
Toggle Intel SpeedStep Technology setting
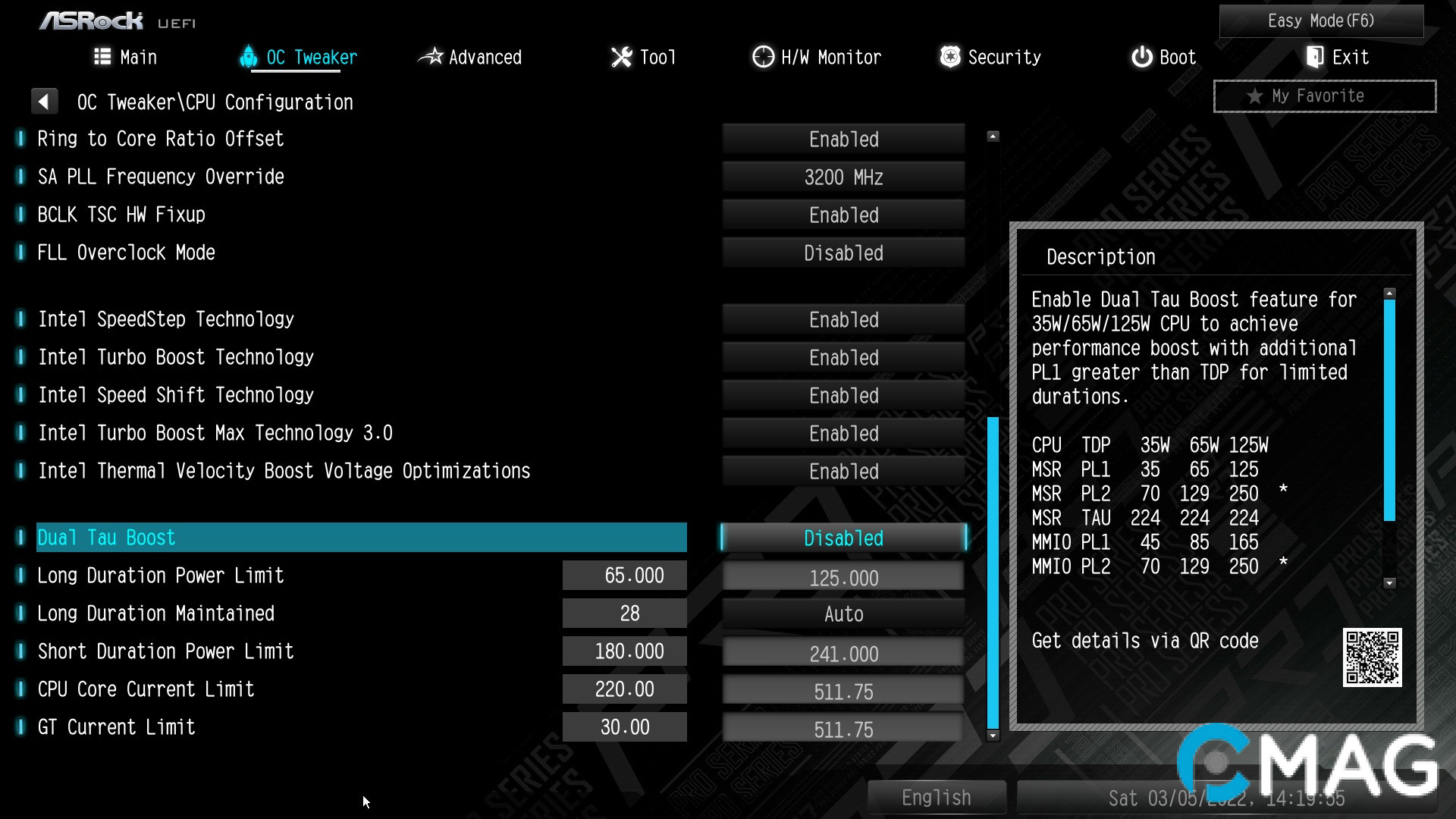(x=843, y=319)
